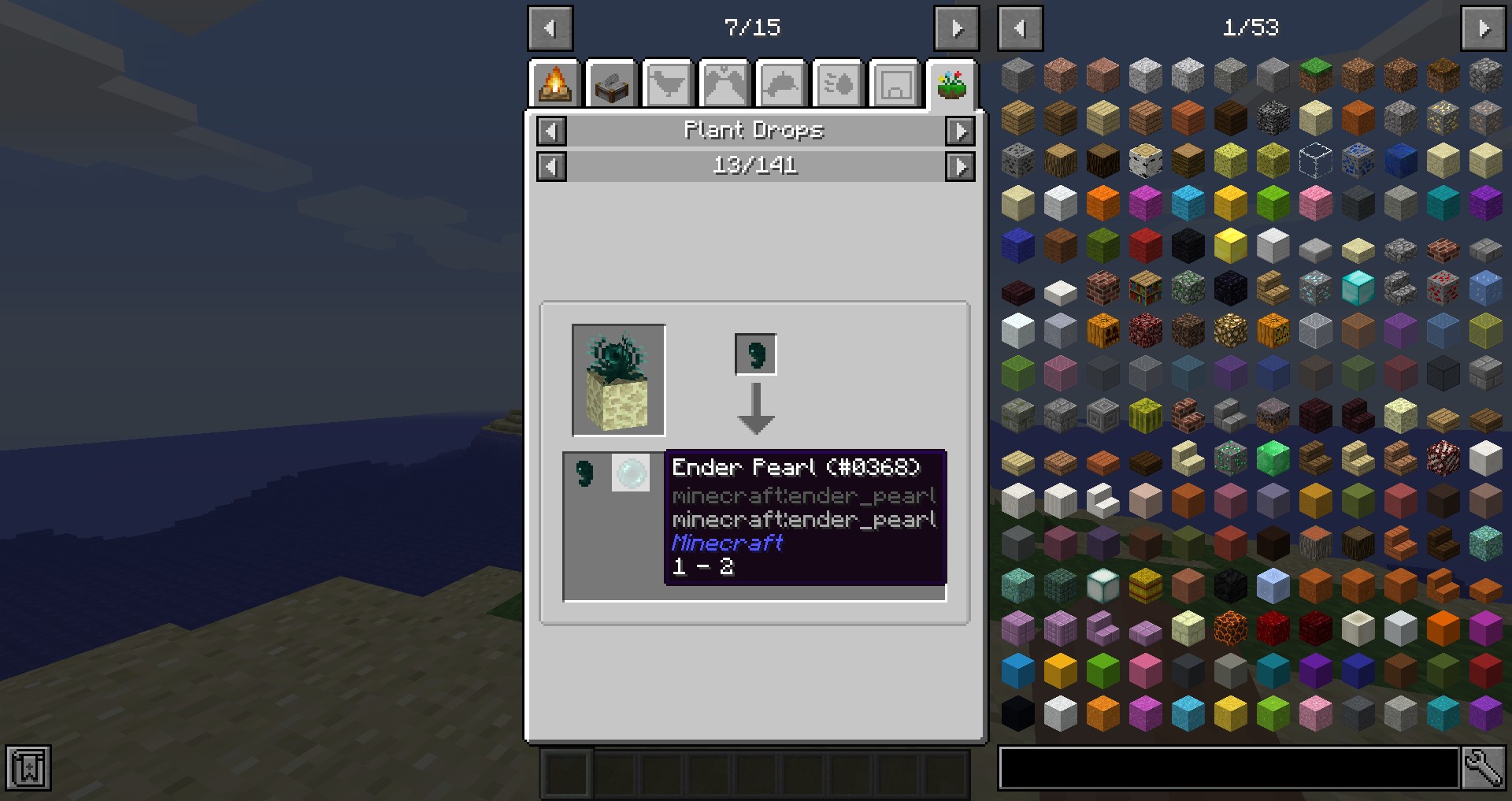Go back a page in the 1/53 item list
The width and height of the screenshot is (1512, 801).
1020,28
